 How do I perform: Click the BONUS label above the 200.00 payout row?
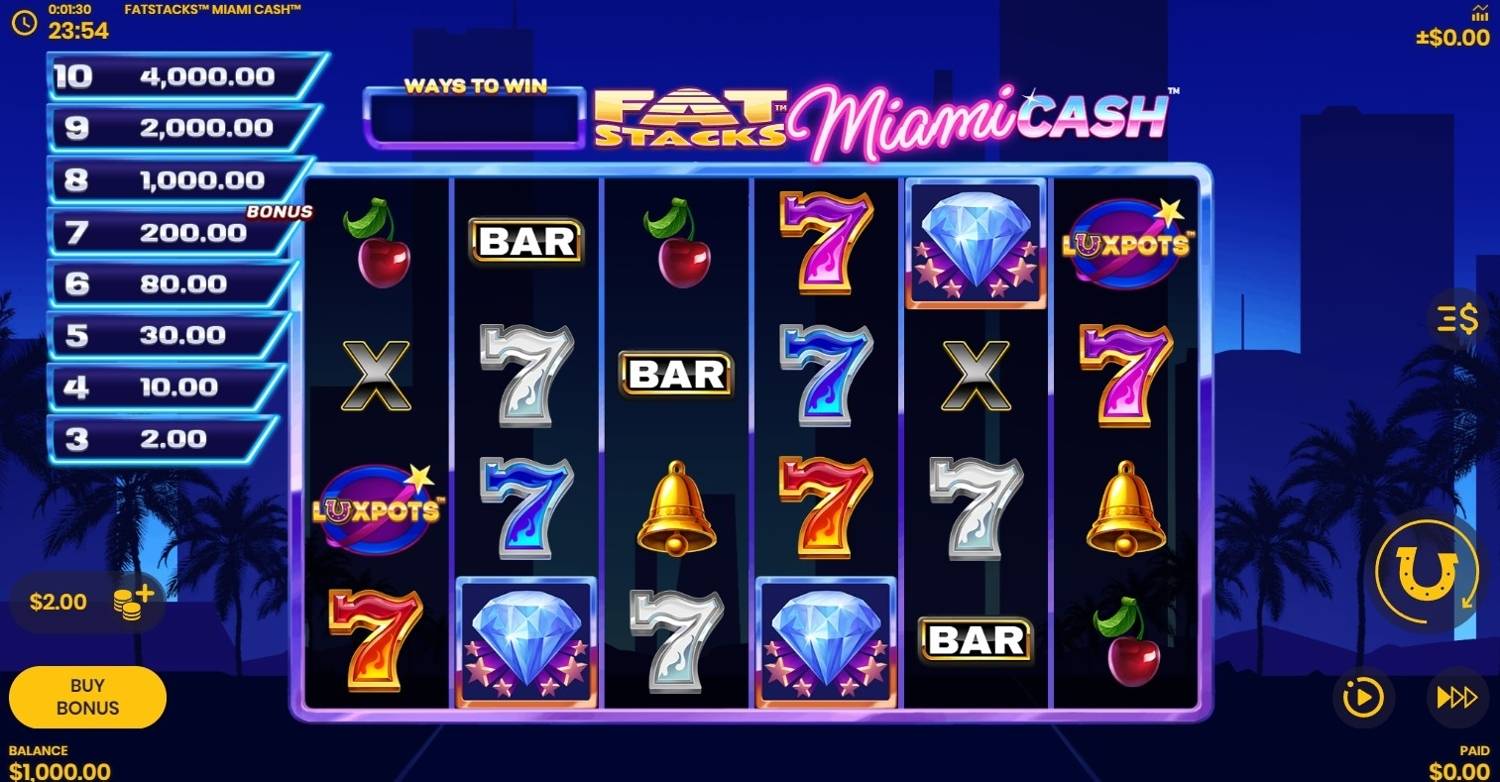click(x=281, y=211)
